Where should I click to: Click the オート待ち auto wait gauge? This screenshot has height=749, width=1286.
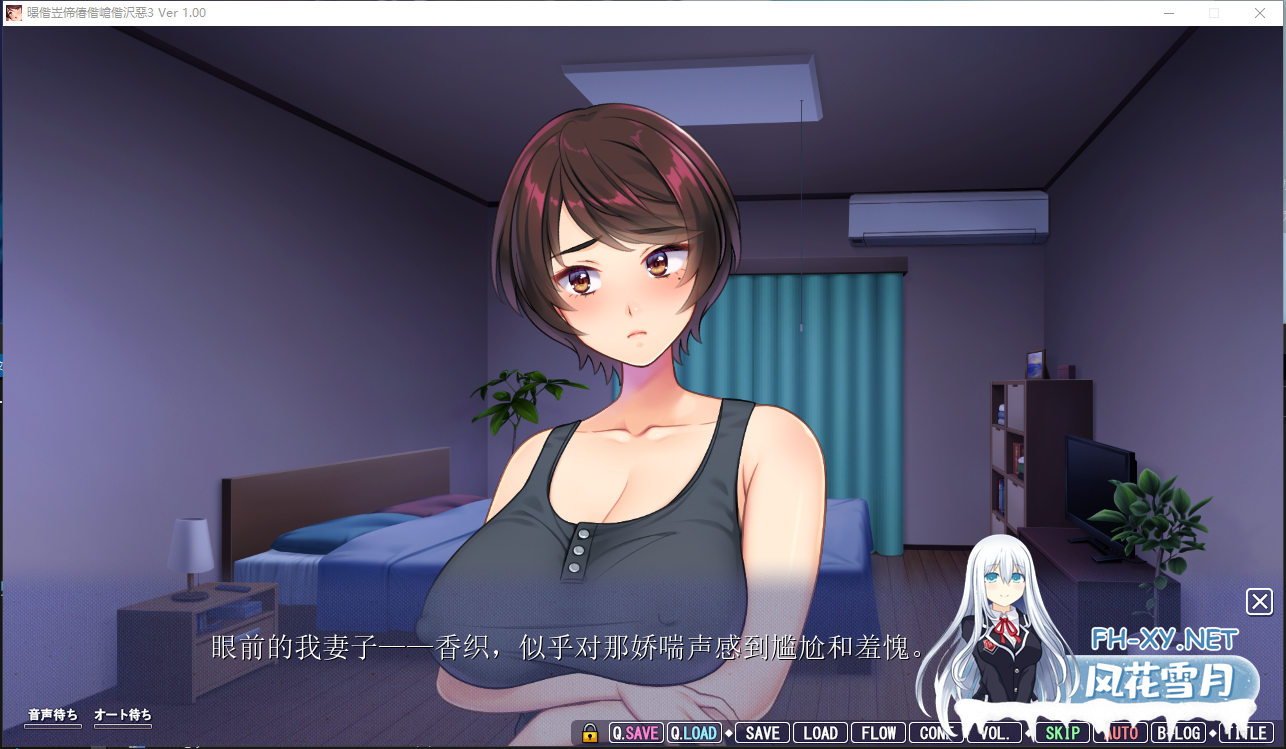pyautogui.click(x=123, y=718)
